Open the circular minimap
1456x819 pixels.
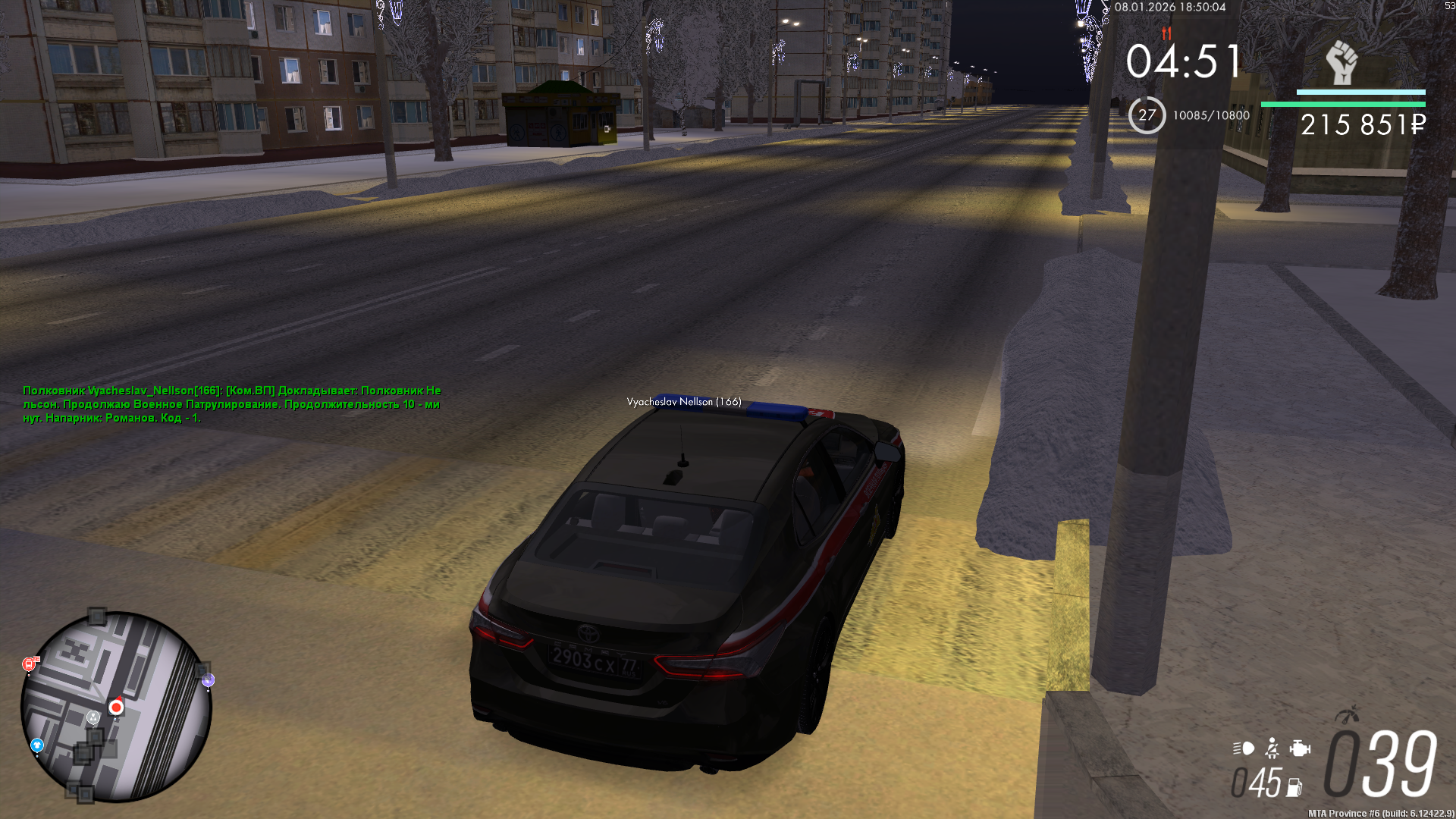pos(116,707)
